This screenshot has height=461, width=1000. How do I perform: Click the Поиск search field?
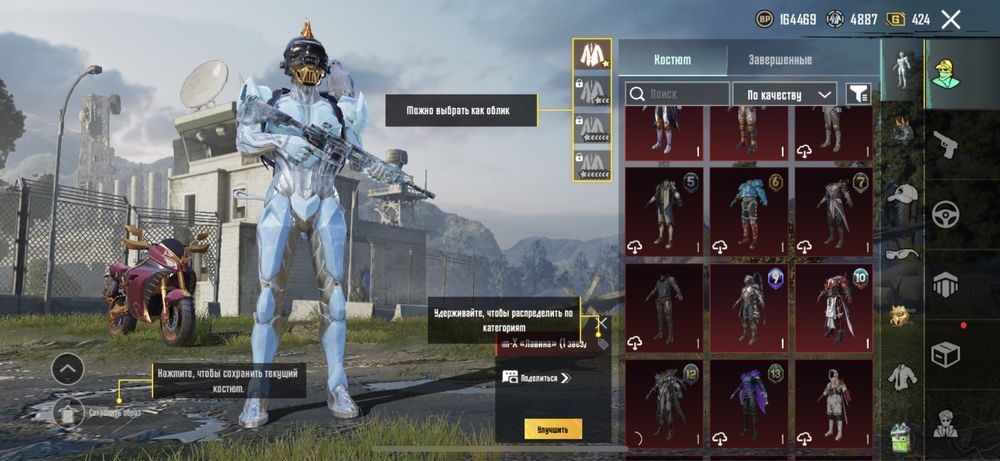(678, 94)
